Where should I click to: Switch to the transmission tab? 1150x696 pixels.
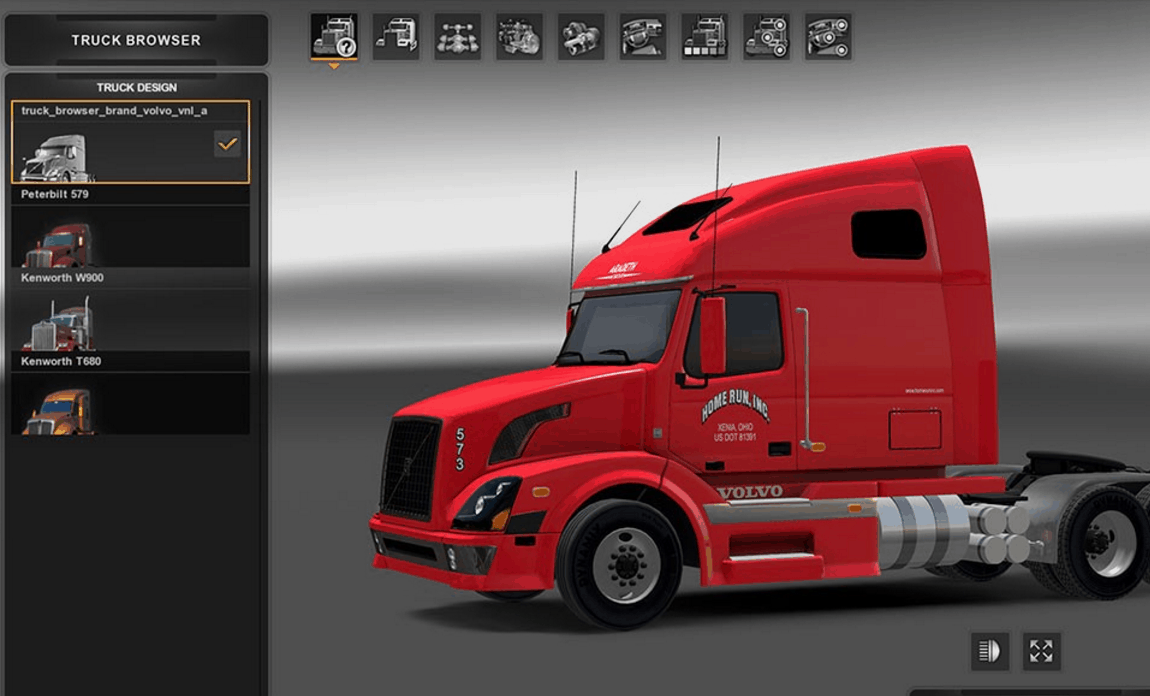click(x=582, y=37)
